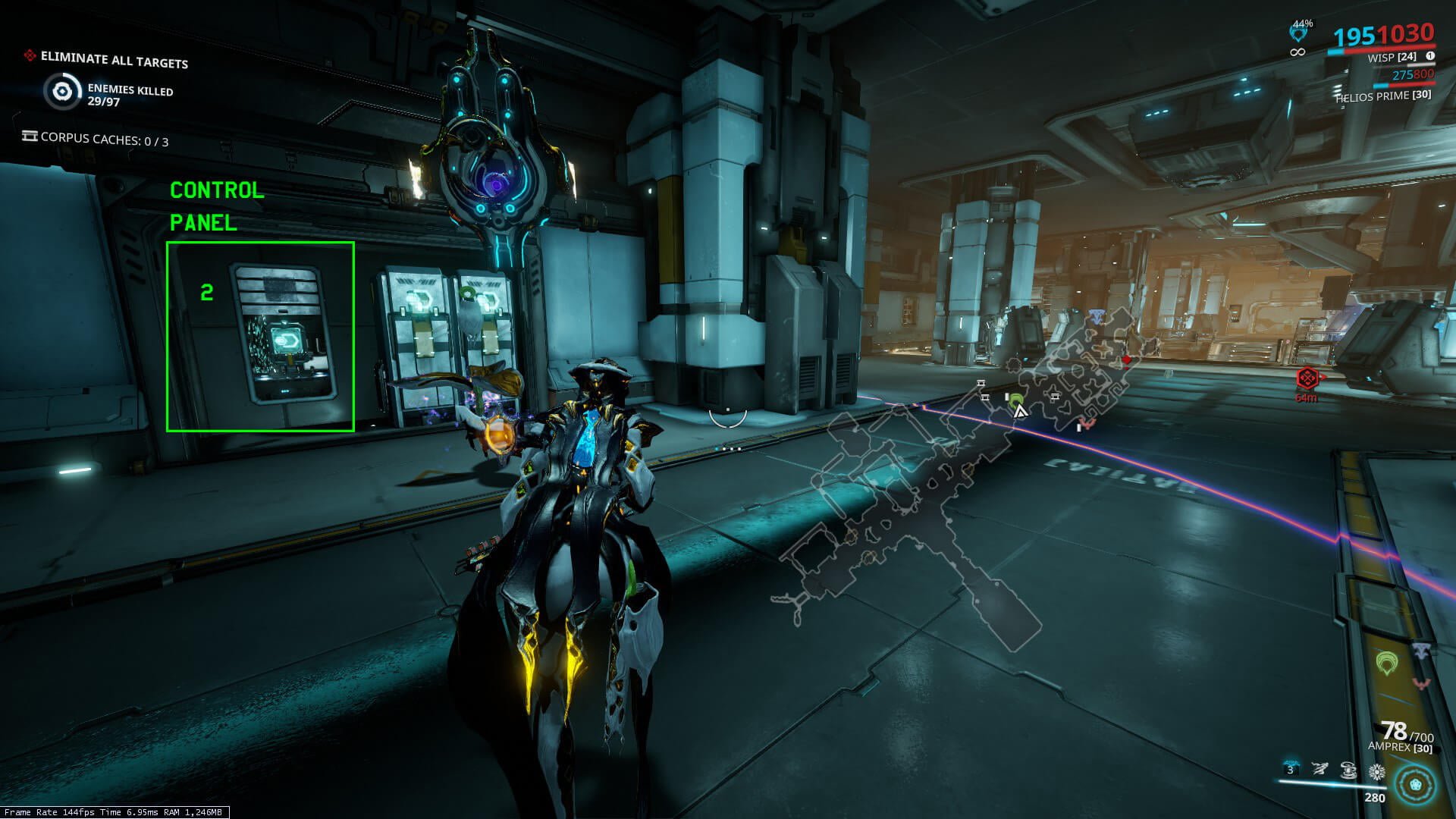Activate the Reservoirs ability icon

point(1291,770)
